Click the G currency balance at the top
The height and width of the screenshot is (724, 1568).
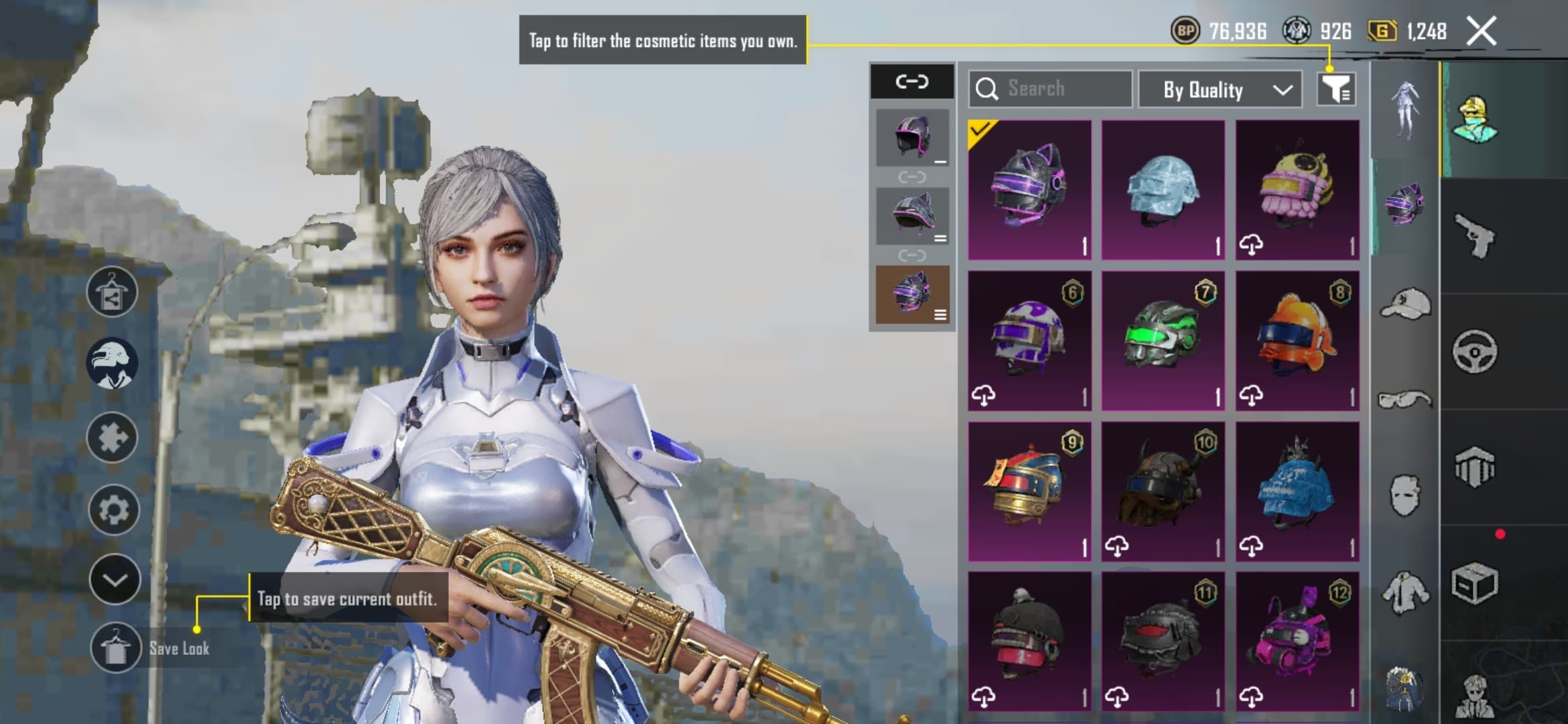point(1407,31)
